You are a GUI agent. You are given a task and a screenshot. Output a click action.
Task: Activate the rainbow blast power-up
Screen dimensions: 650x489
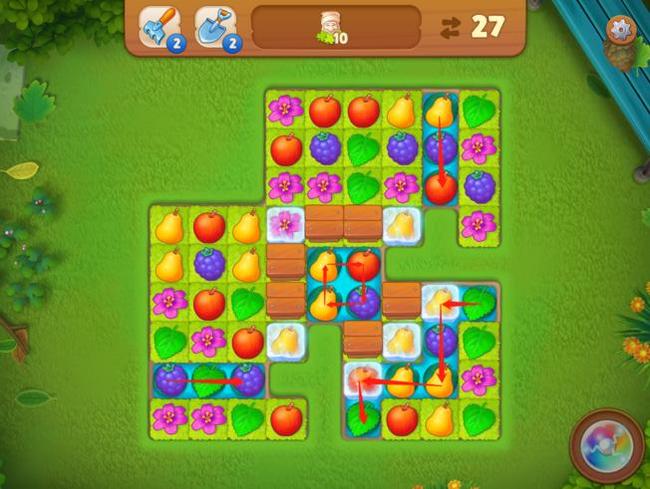(606, 444)
